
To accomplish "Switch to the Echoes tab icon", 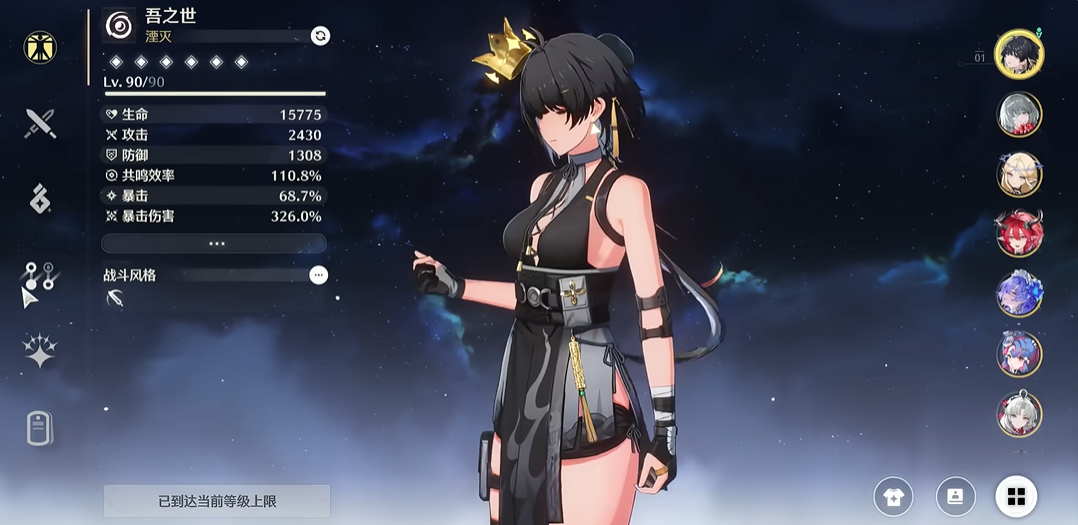I will point(40,199).
